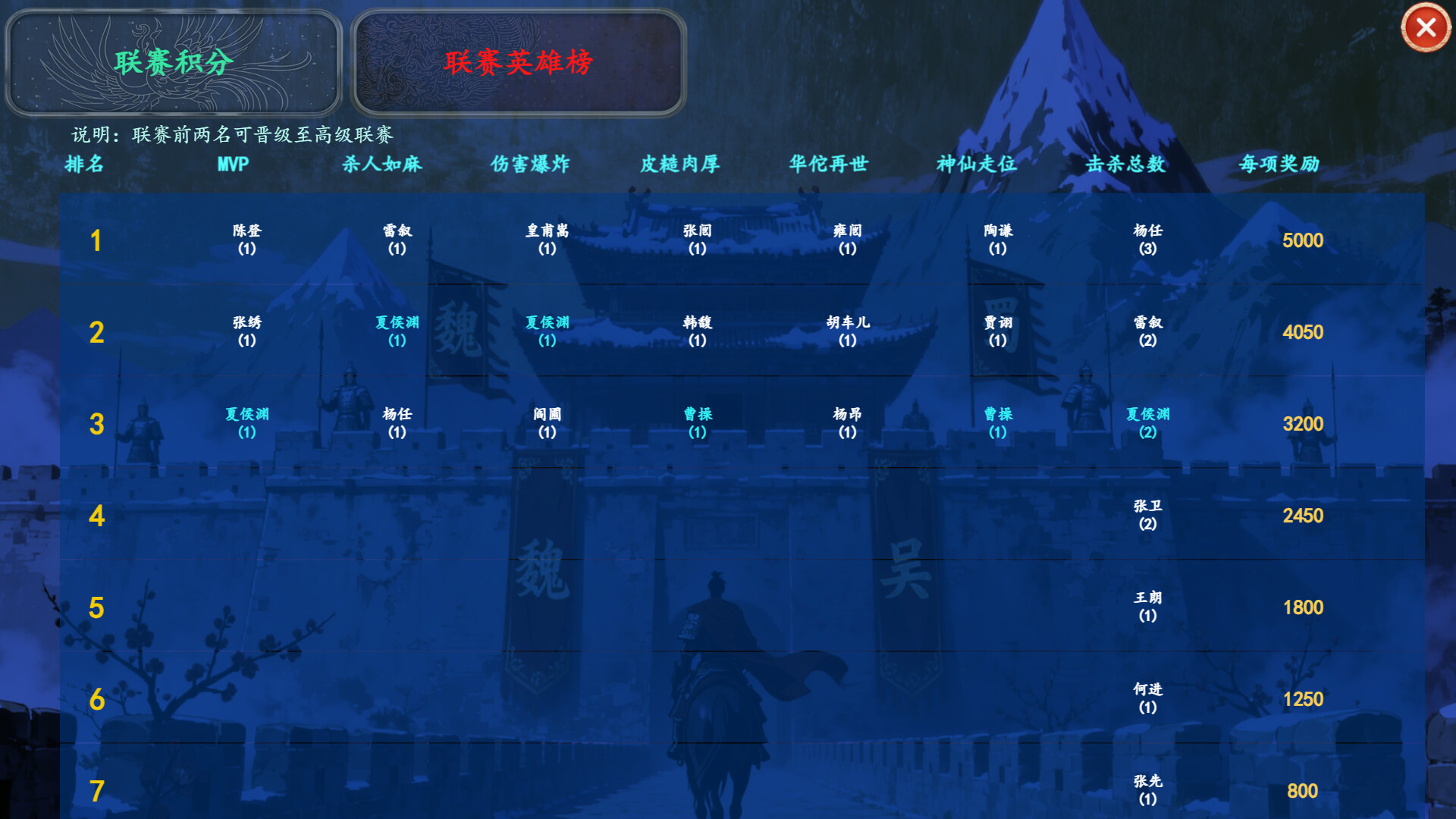The image size is (1456, 819).
Task: Click the 排名 column header
Action: [84, 165]
